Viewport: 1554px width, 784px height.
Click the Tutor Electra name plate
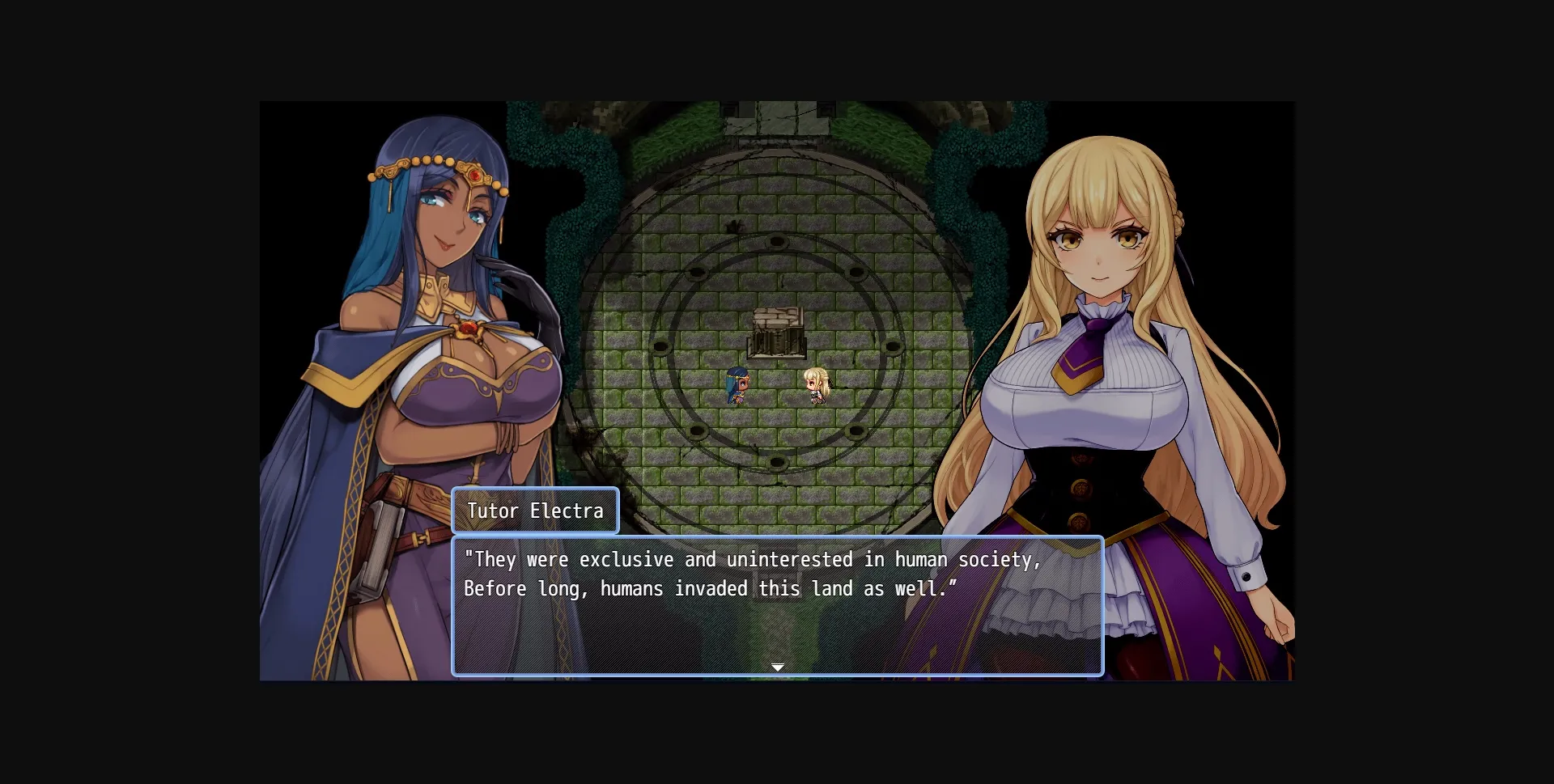[x=535, y=511]
